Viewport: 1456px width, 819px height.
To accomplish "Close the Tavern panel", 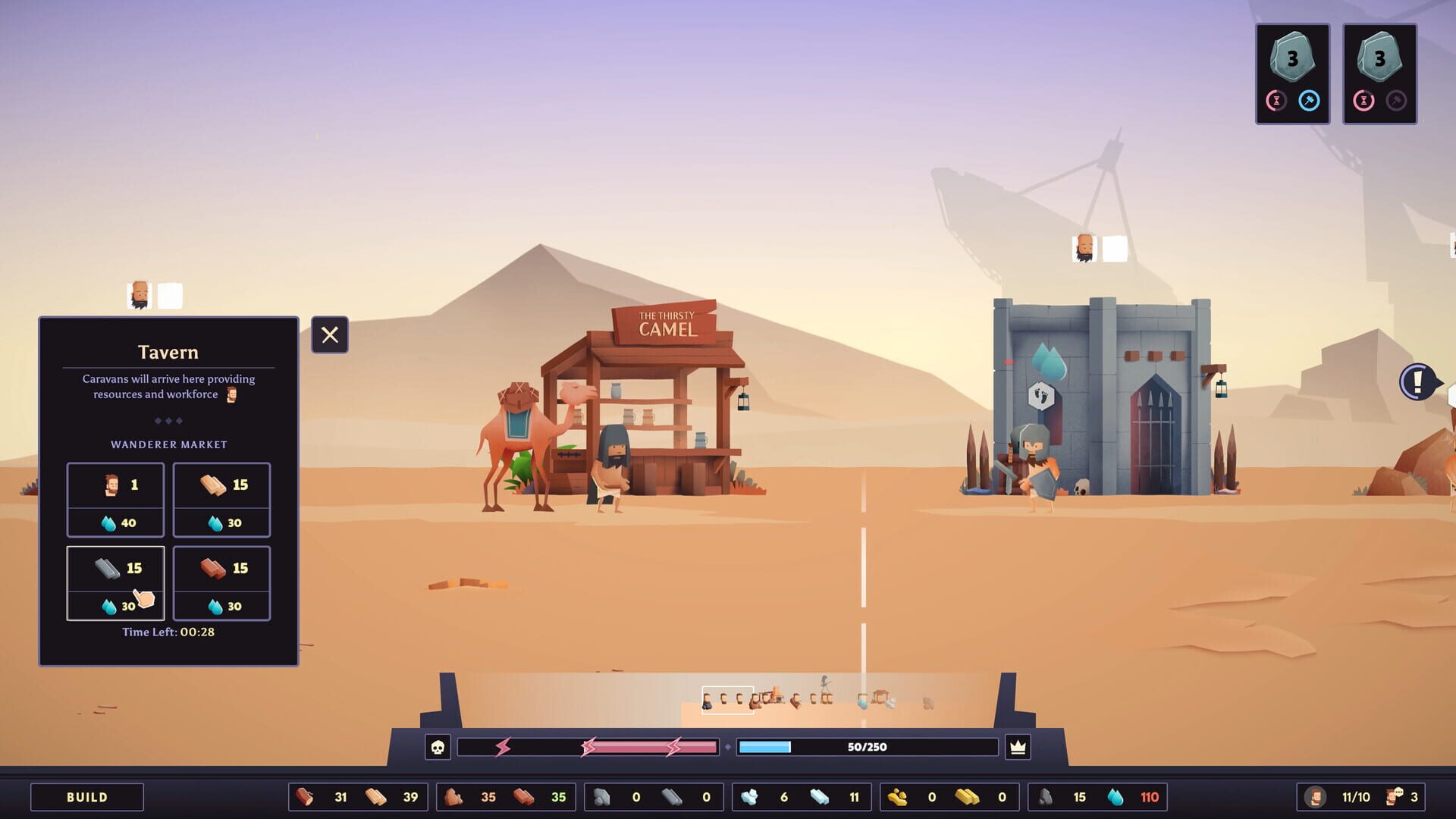I will tap(329, 334).
